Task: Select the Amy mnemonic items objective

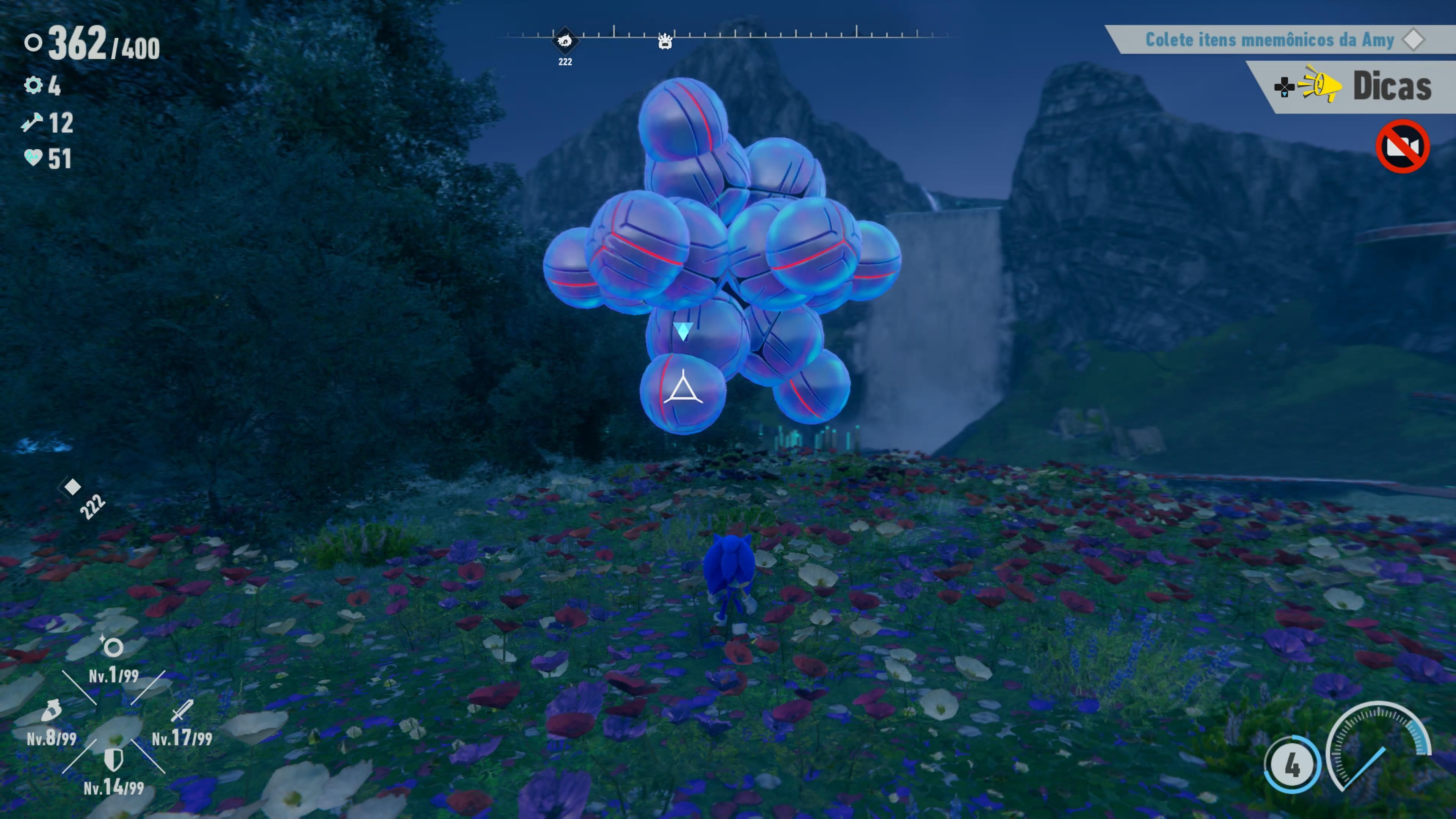Action: tap(1269, 39)
